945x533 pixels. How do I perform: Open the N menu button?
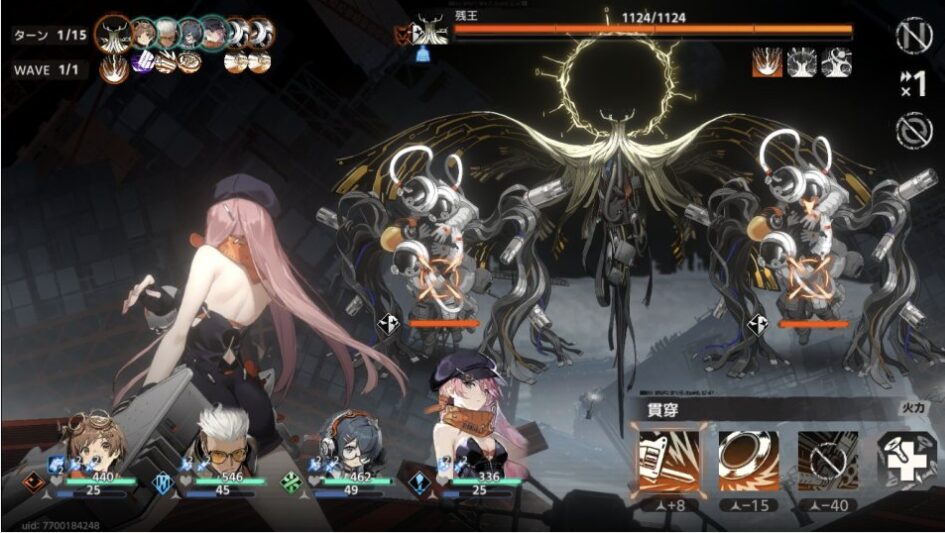pyautogui.click(x=910, y=36)
